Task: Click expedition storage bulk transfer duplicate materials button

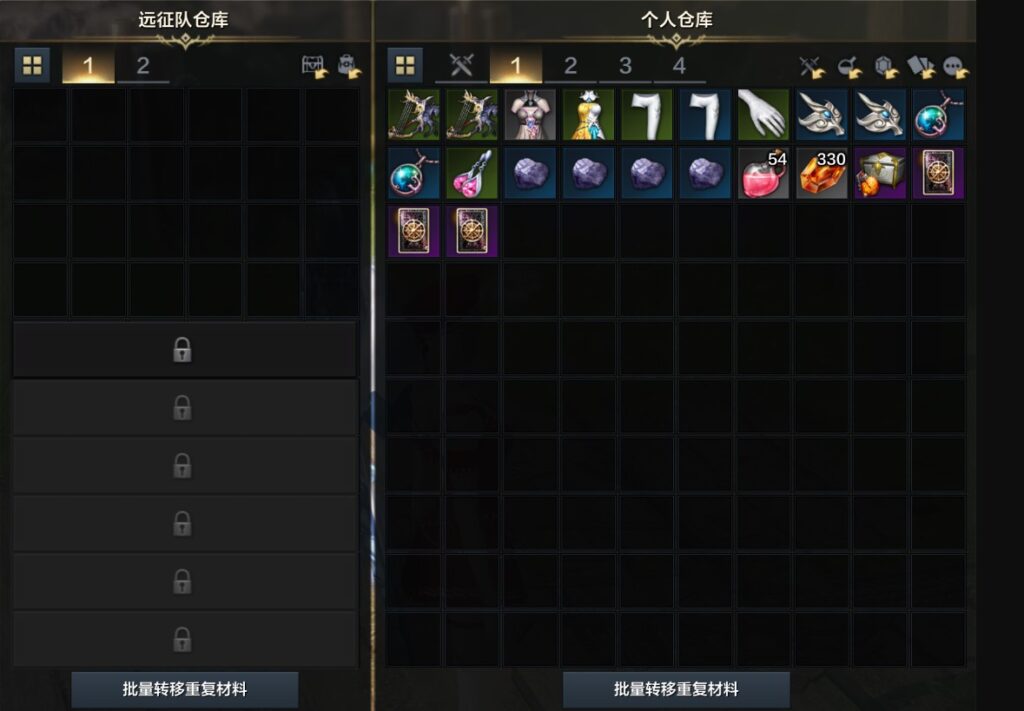Action: [x=185, y=689]
